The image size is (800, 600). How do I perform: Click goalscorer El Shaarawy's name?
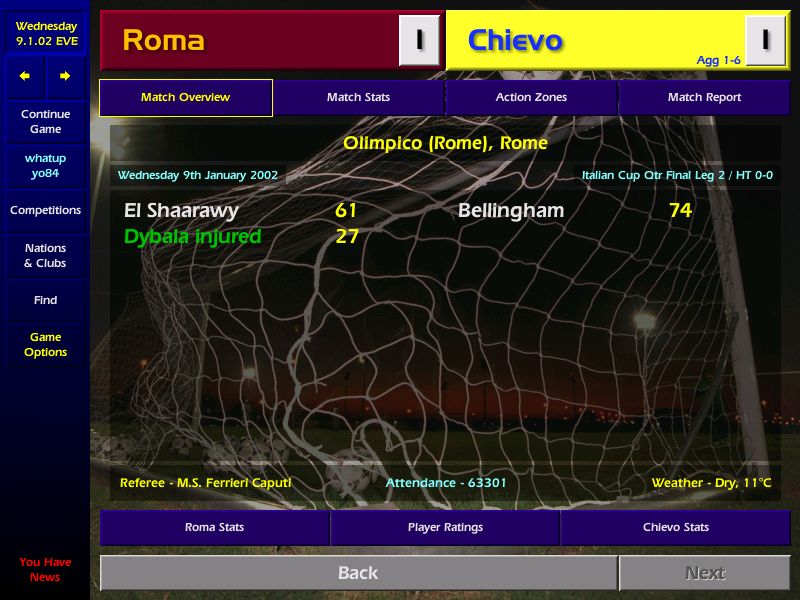[x=181, y=211]
